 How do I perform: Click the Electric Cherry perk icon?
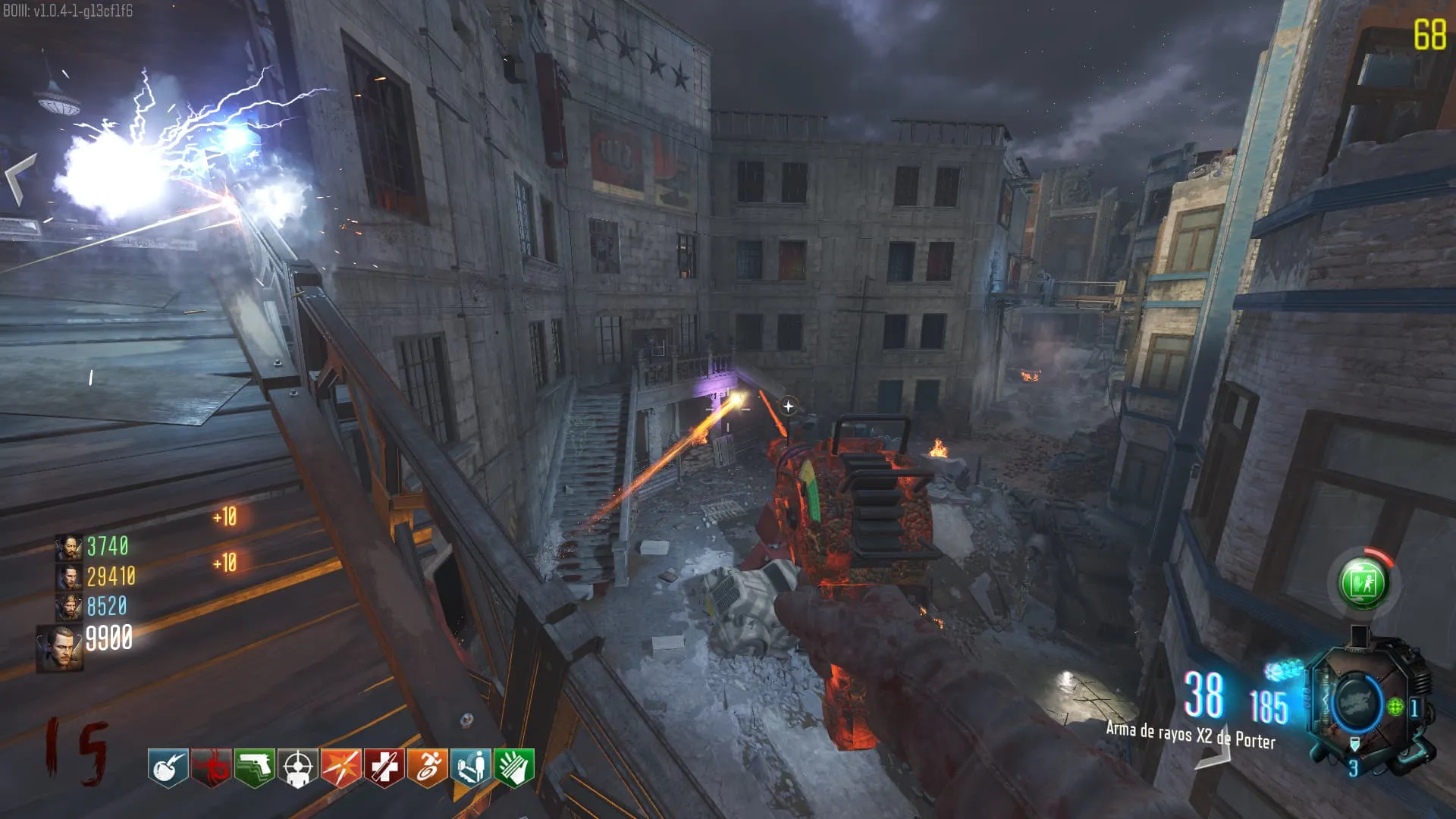tap(168, 768)
